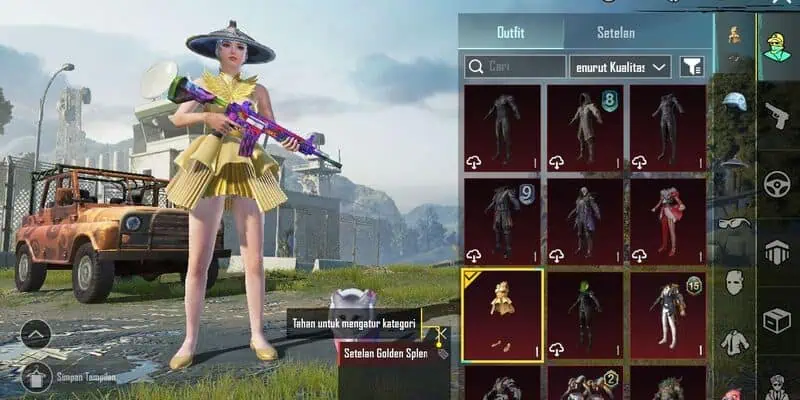The width and height of the screenshot is (800, 400).
Task: Click Simpan Tampilan to save the look
Action: [x=85, y=377]
